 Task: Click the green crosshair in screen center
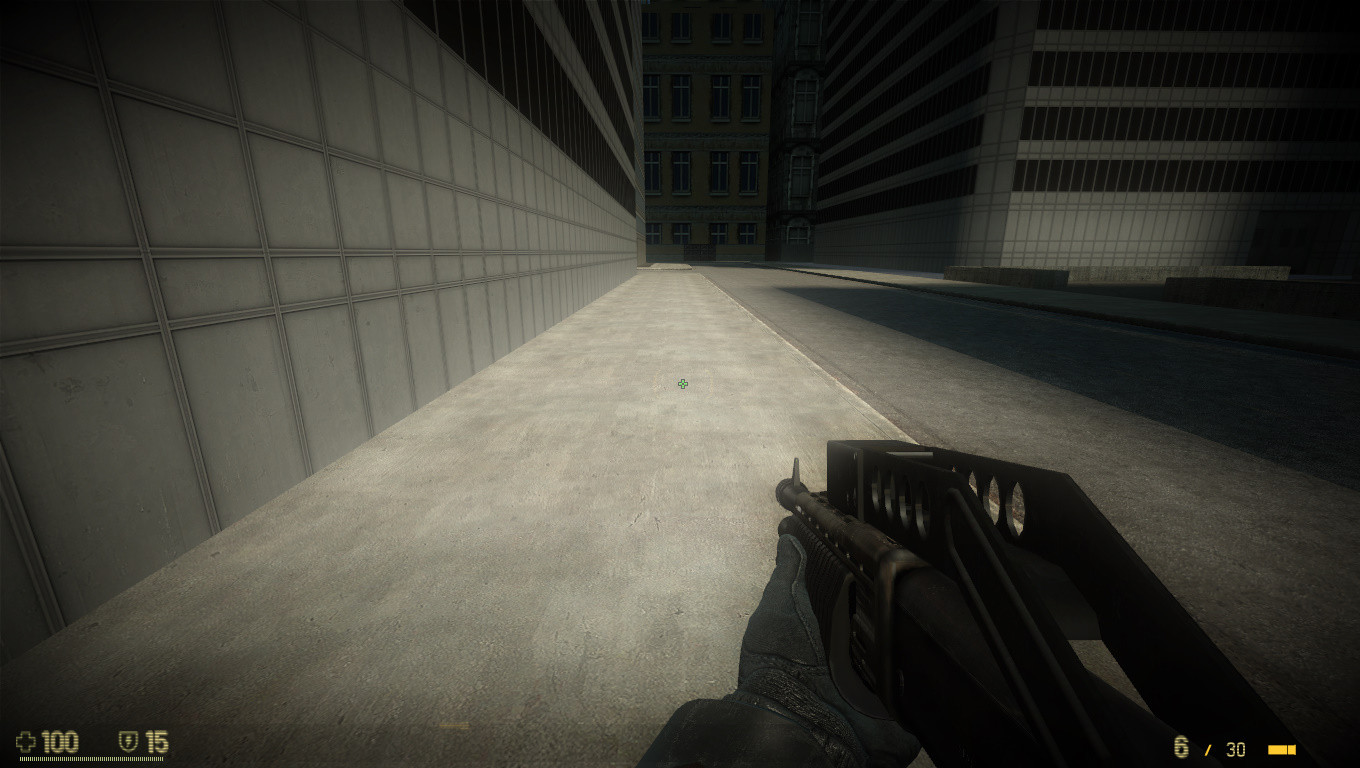pos(683,385)
